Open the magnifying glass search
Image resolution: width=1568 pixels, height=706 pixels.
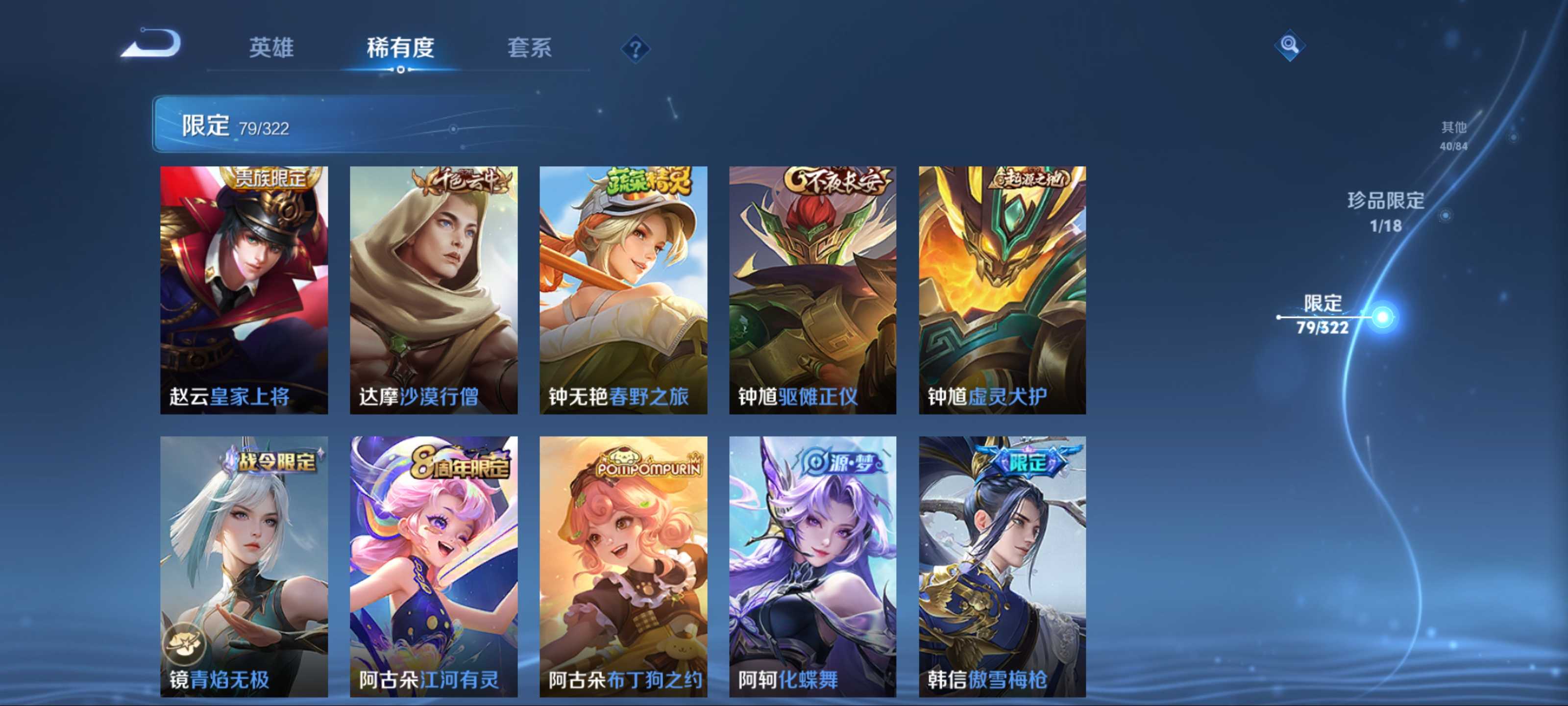pos(1289,45)
